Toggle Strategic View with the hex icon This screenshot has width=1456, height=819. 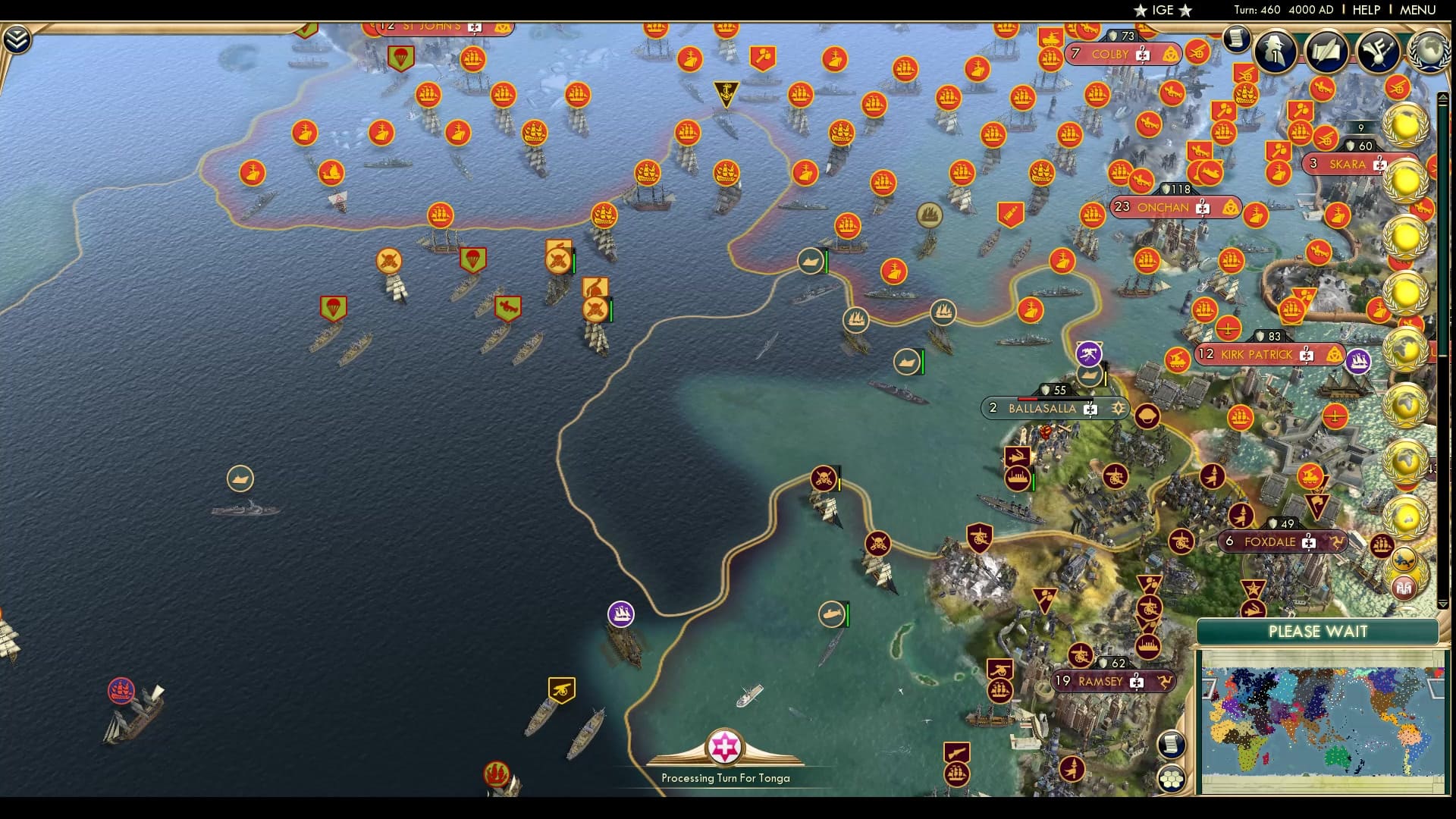coord(1172,780)
